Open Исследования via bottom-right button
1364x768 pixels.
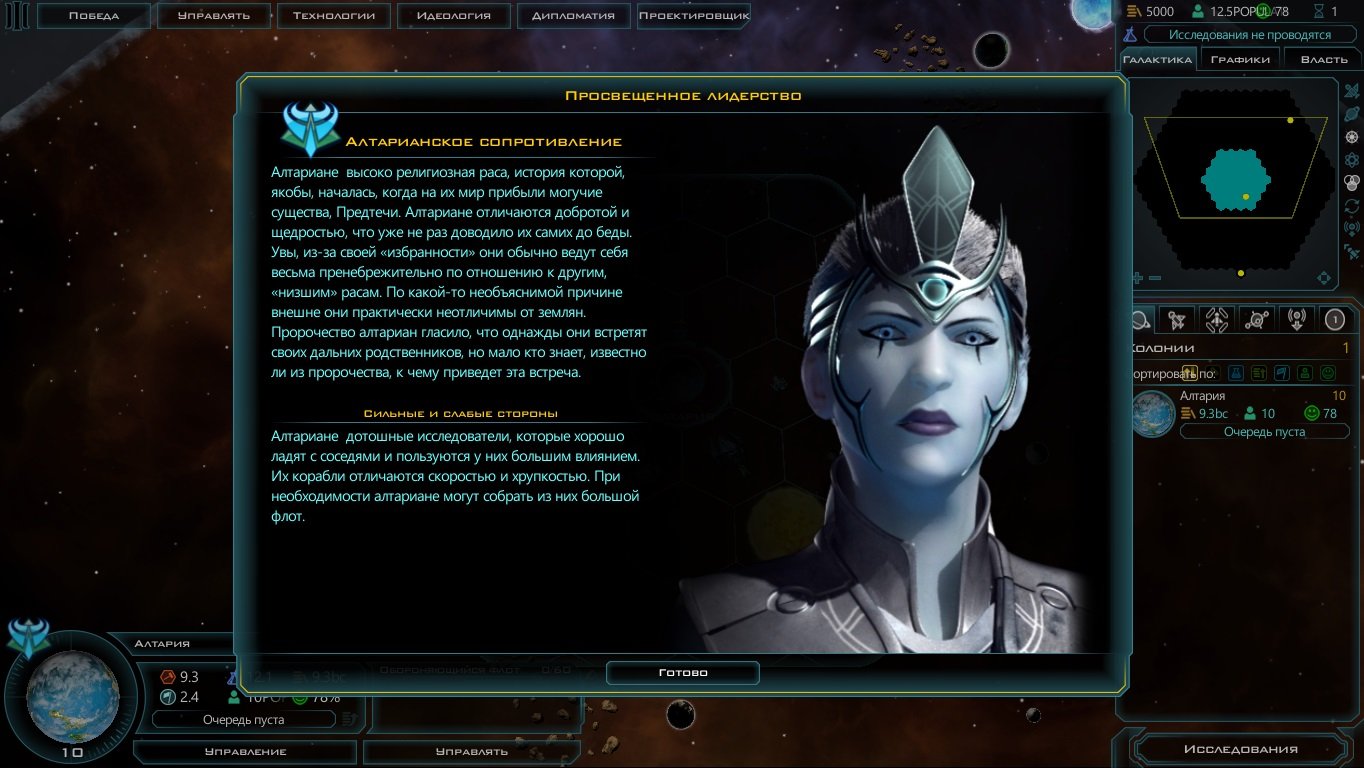pyautogui.click(x=1243, y=749)
